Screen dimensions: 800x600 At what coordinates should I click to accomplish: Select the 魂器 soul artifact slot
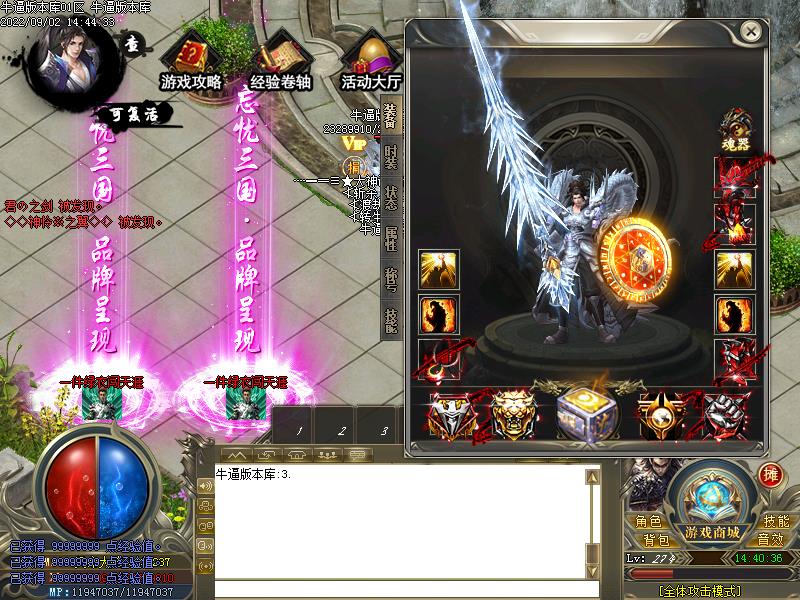tap(733, 132)
